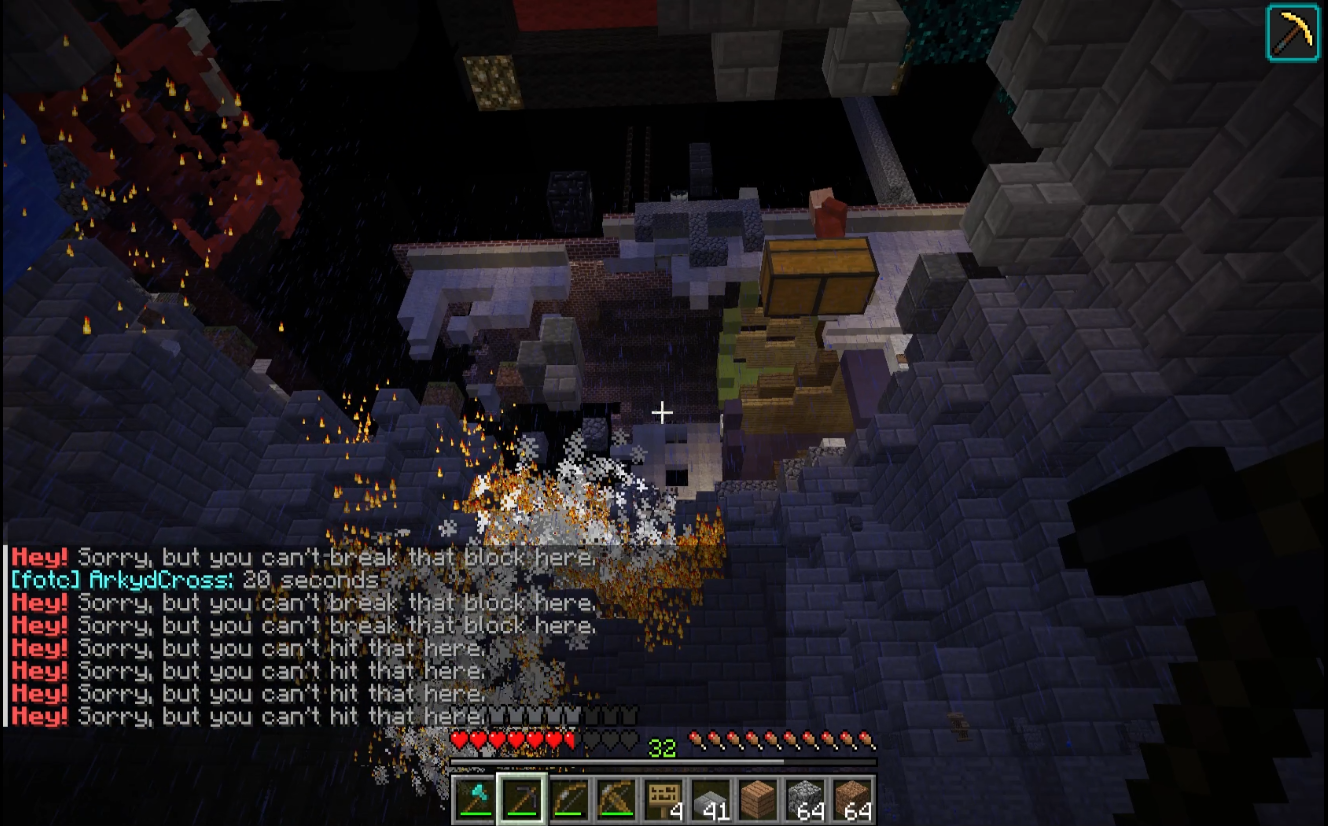The height and width of the screenshot is (826, 1328).
Task: Select the stack of 4 signs
Action: 664,800
